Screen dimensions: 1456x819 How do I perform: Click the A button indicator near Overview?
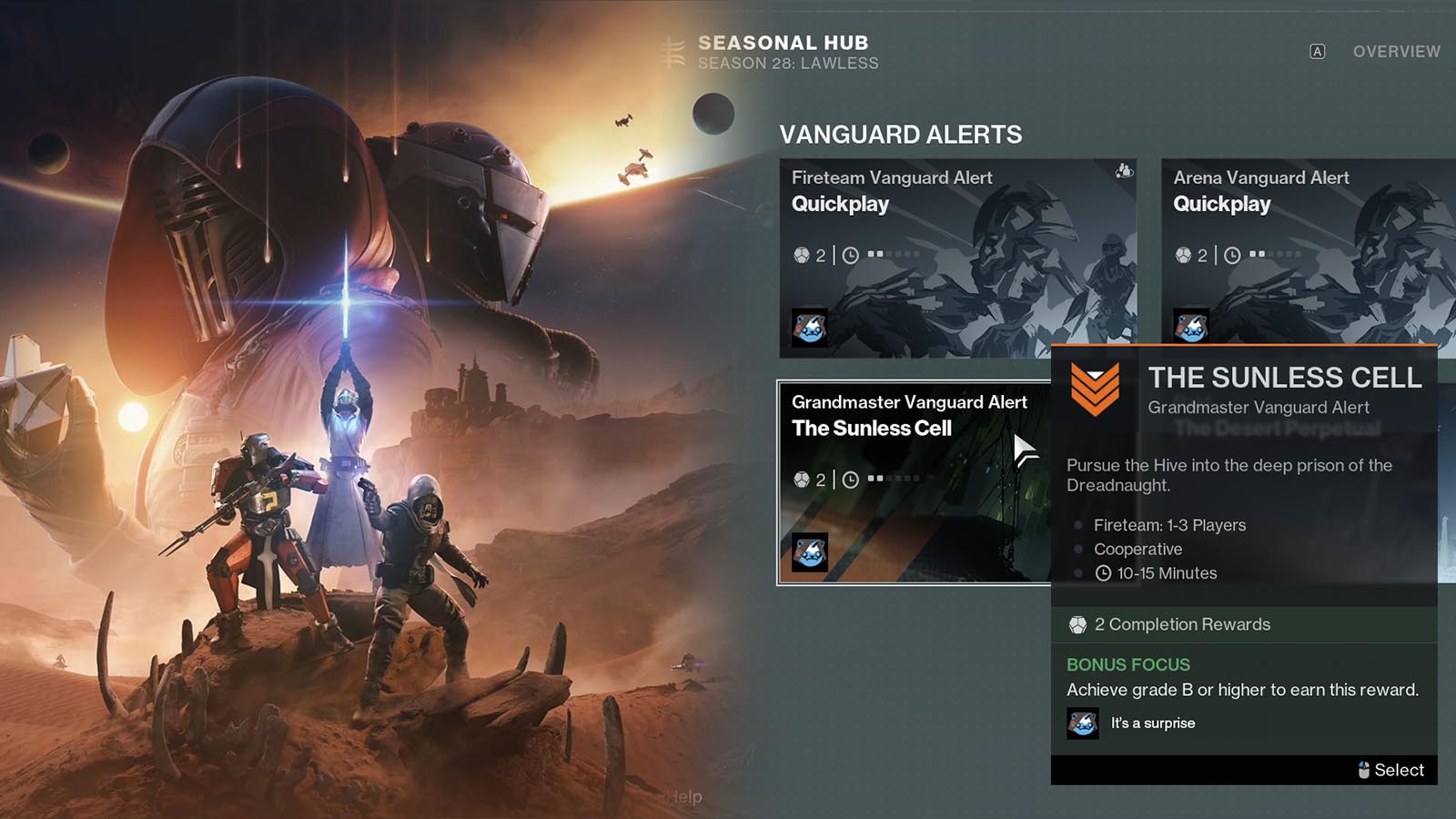(x=1317, y=52)
